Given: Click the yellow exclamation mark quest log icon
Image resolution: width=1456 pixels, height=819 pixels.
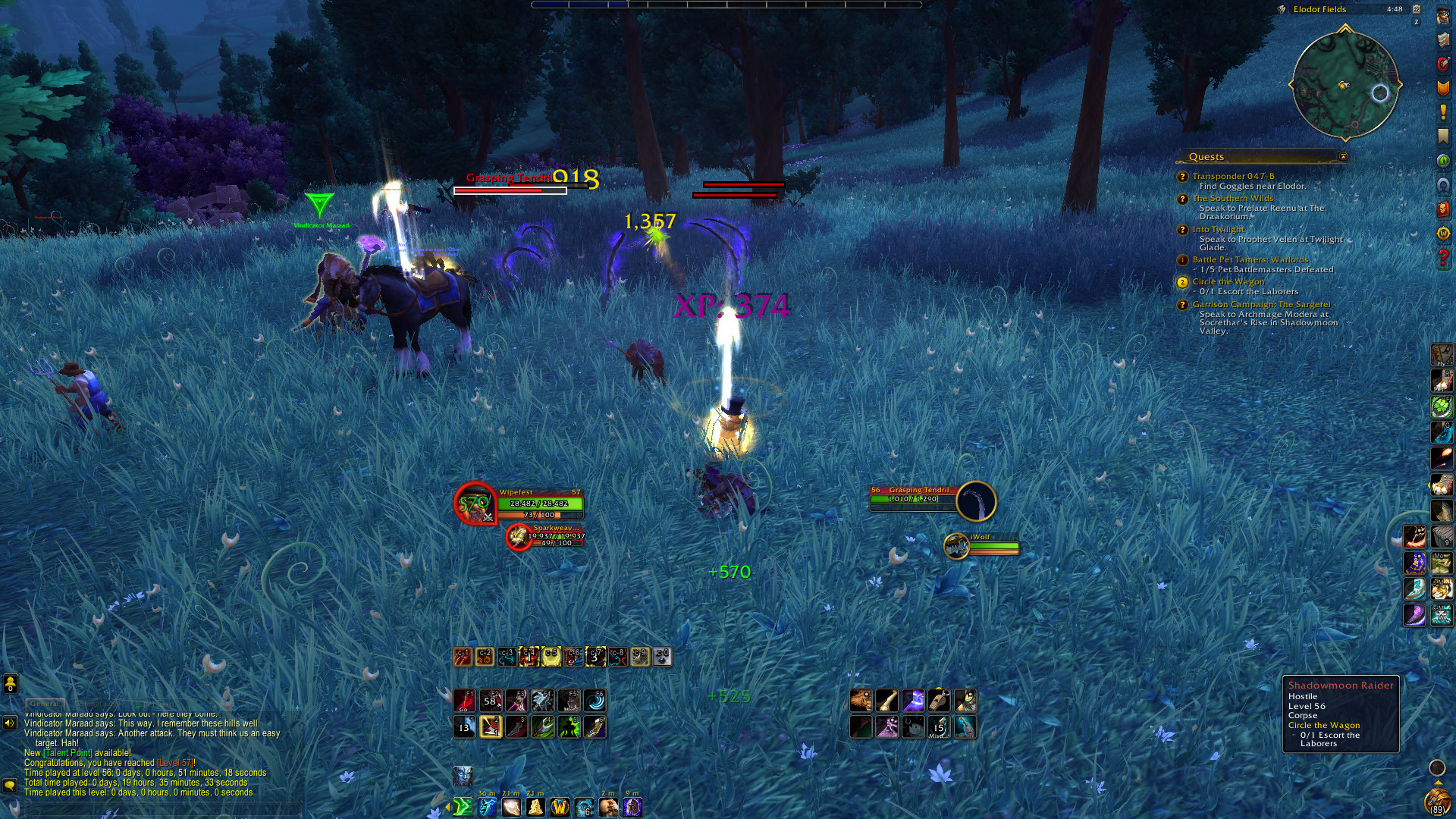Looking at the screenshot, I should point(1443,112).
